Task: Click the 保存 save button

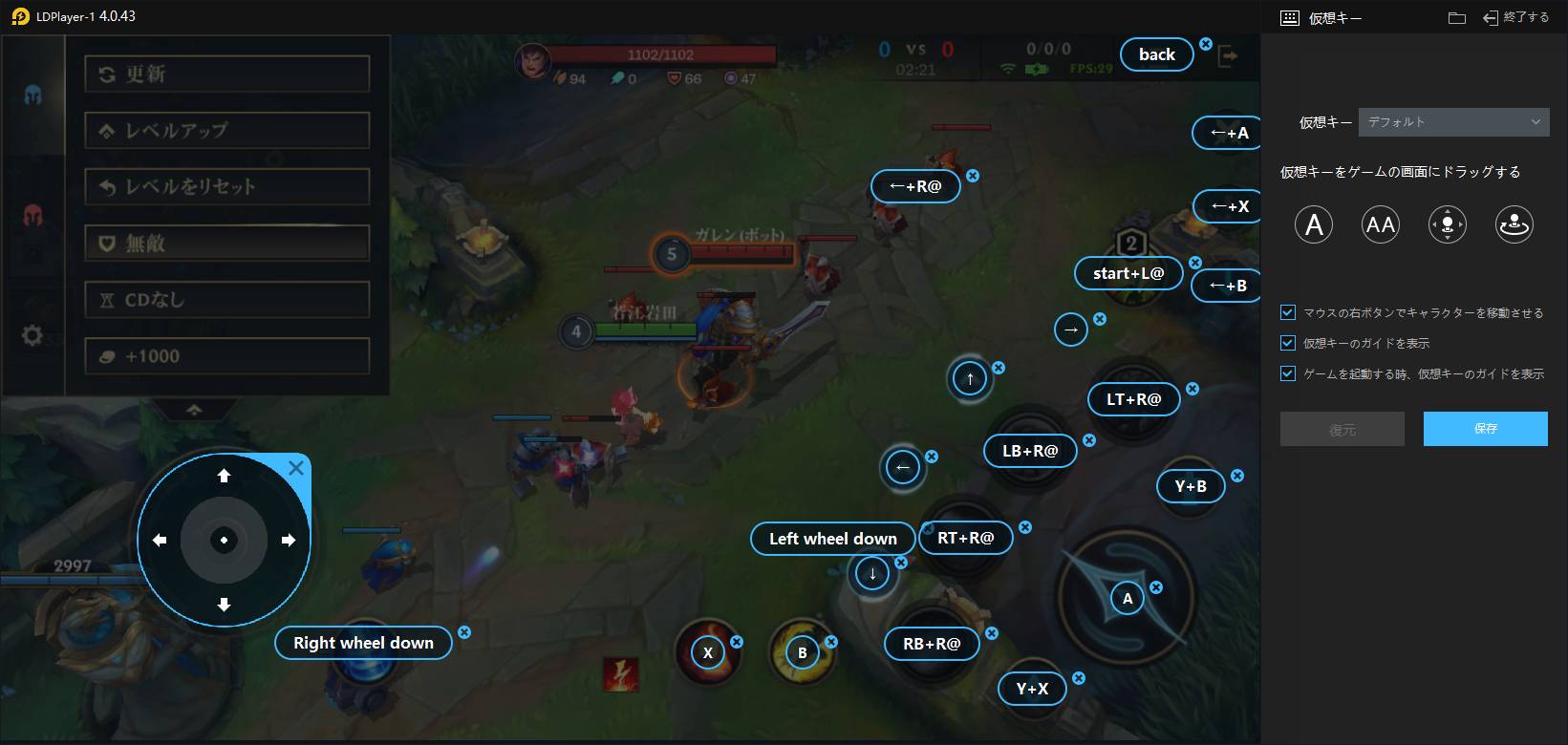Action: pyautogui.click(x=1485, y=429)
